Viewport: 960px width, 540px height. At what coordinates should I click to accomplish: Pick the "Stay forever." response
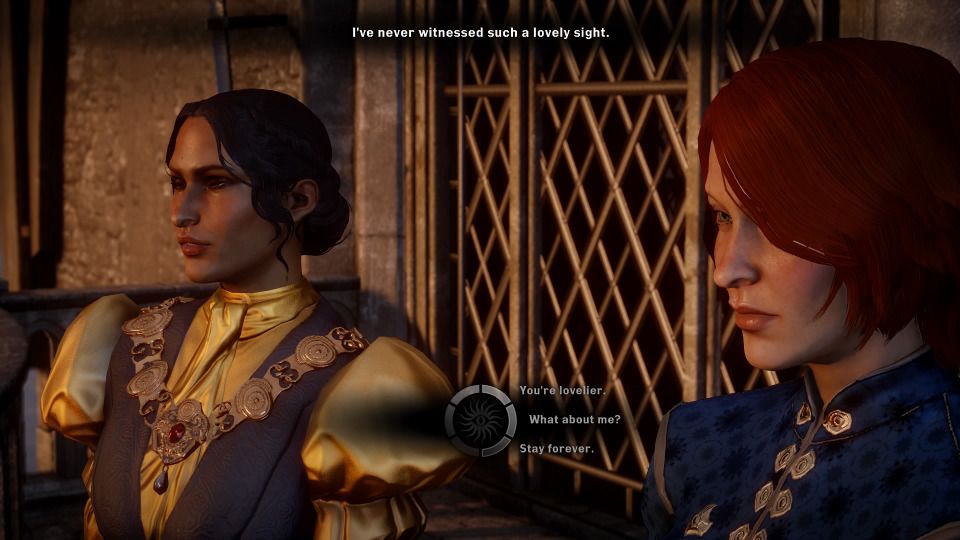556,449
